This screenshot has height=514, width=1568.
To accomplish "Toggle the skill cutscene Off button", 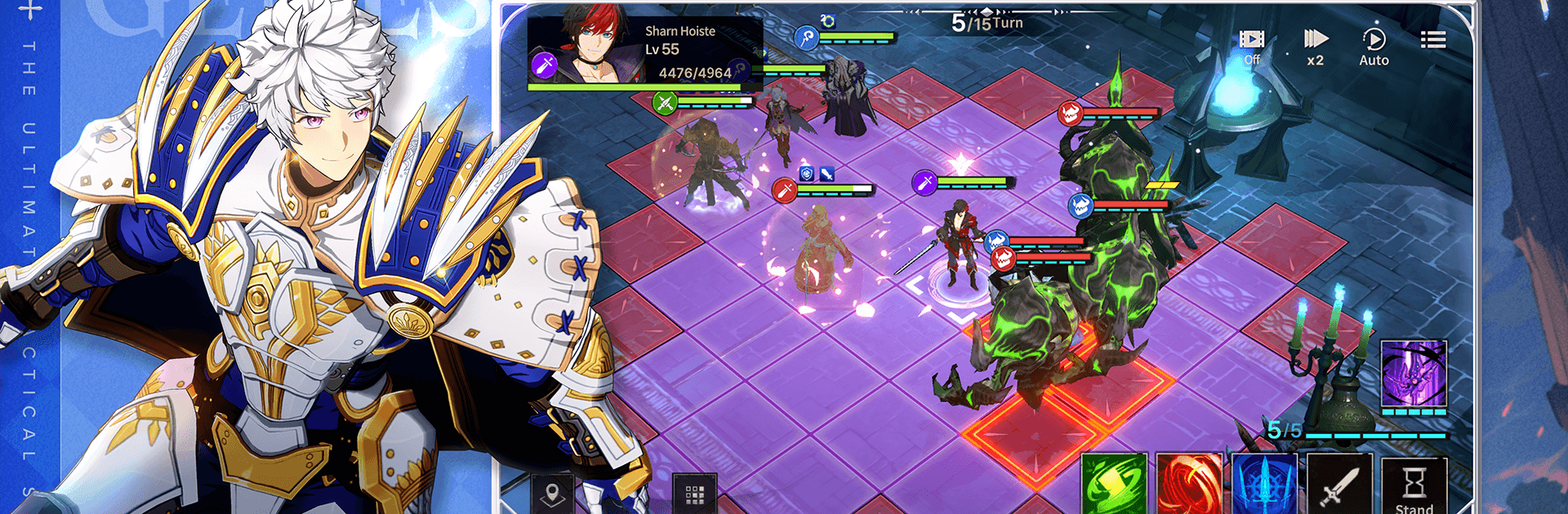I will 1251,46.
